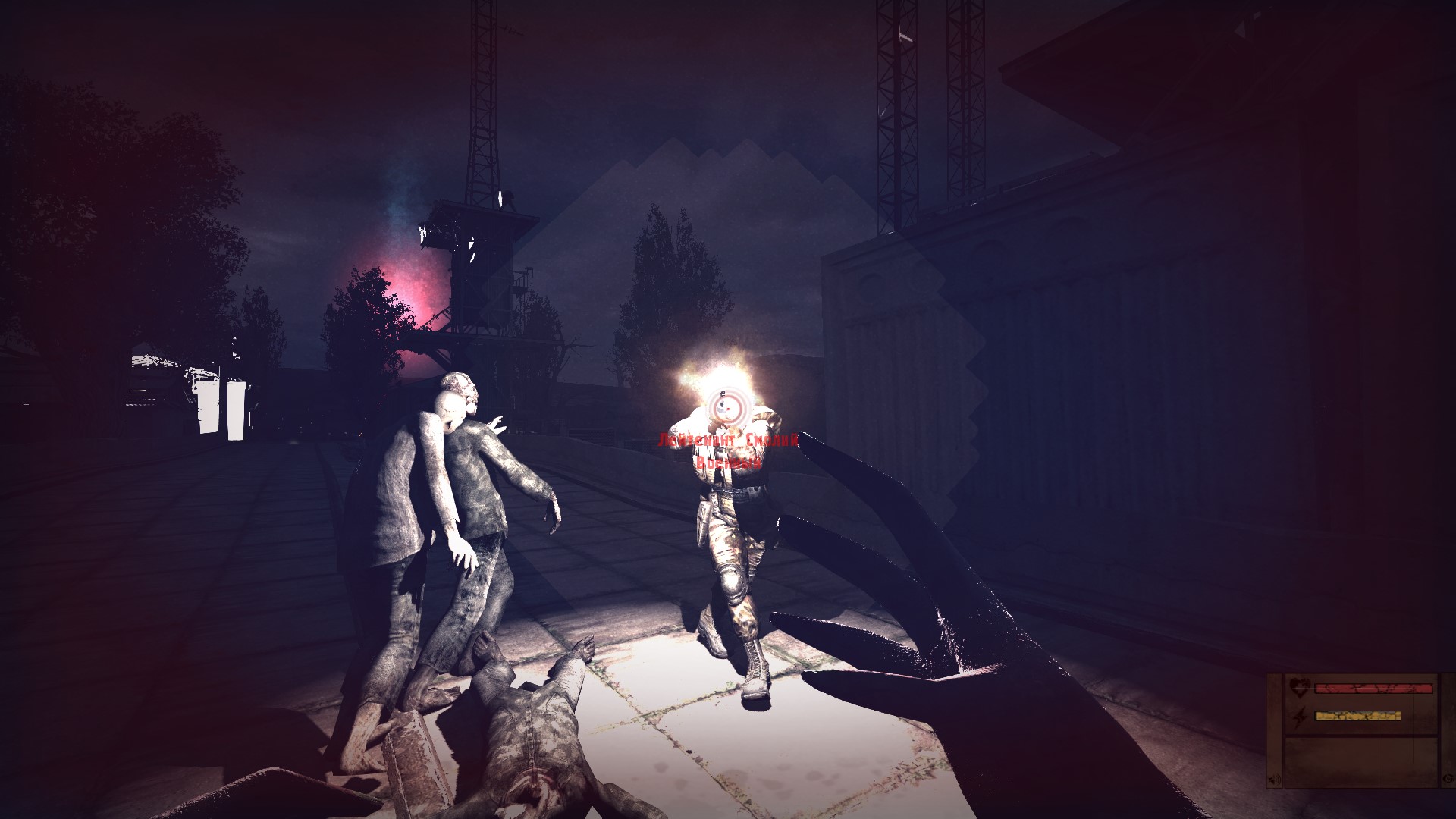The image size is (1456, 819).
Task: Click the speaker noise indicator icon
Action: (1274, 780)
